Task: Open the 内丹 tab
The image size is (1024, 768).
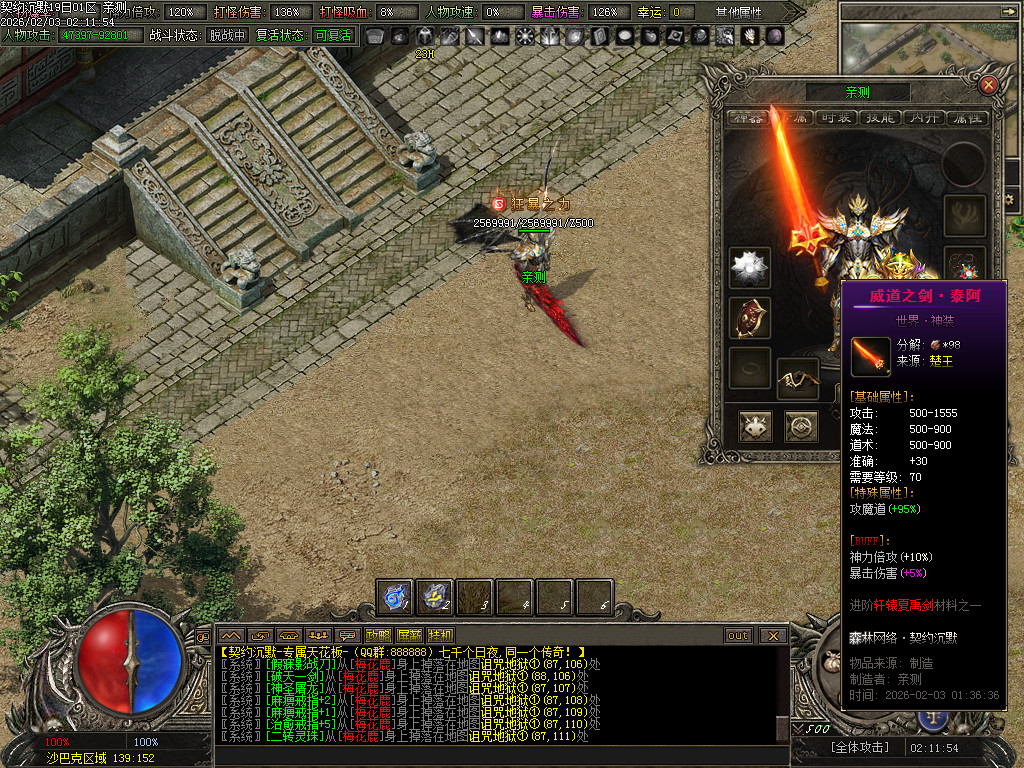Action: [922, 118]
